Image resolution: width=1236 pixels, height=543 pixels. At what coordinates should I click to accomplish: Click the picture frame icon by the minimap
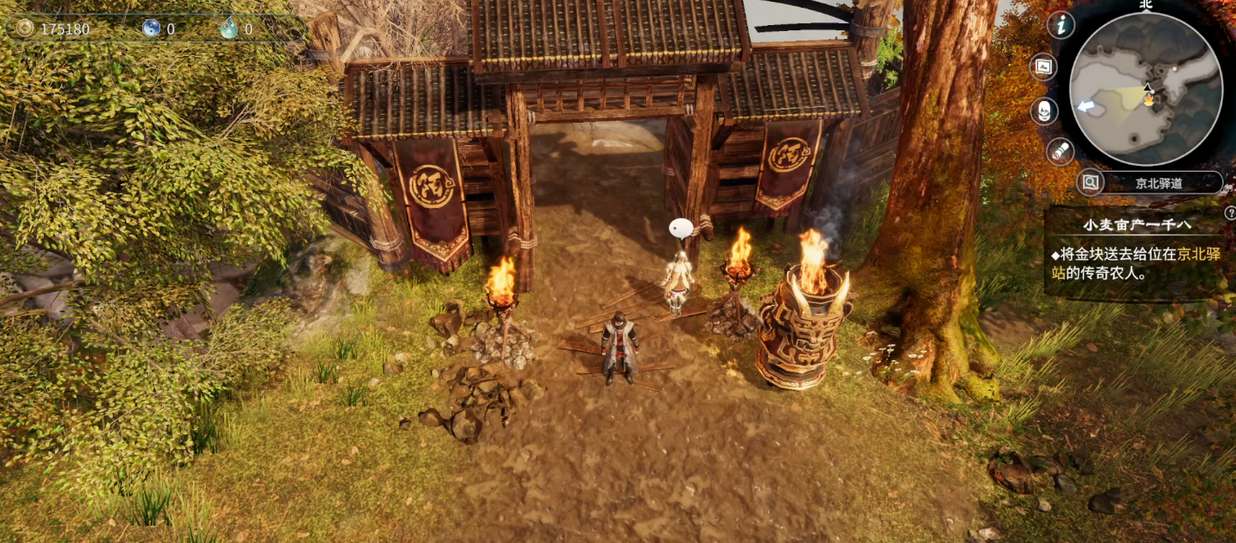click(x=1044, y=67)
